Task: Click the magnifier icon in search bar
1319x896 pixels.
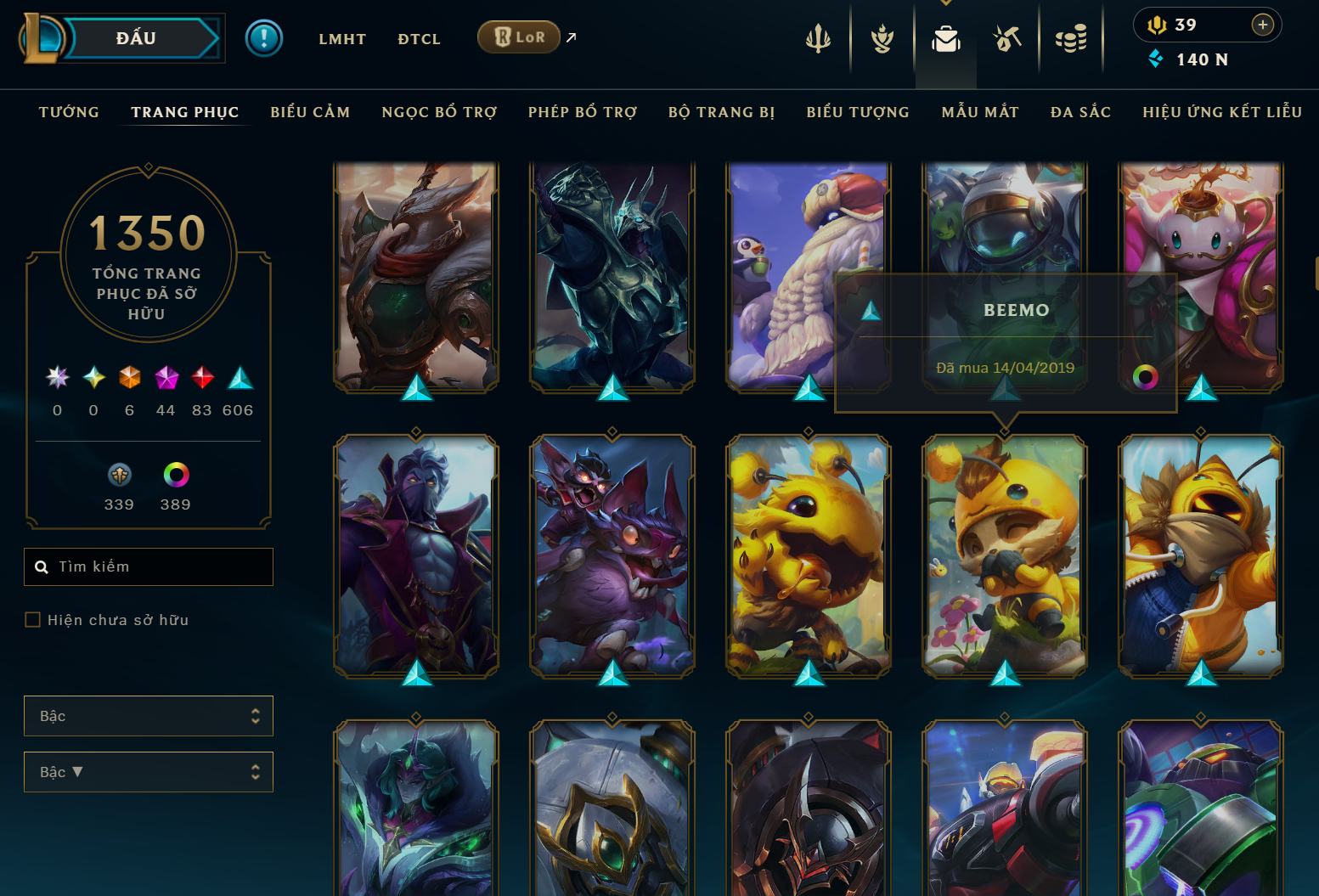Action: [x=42, y=566]
